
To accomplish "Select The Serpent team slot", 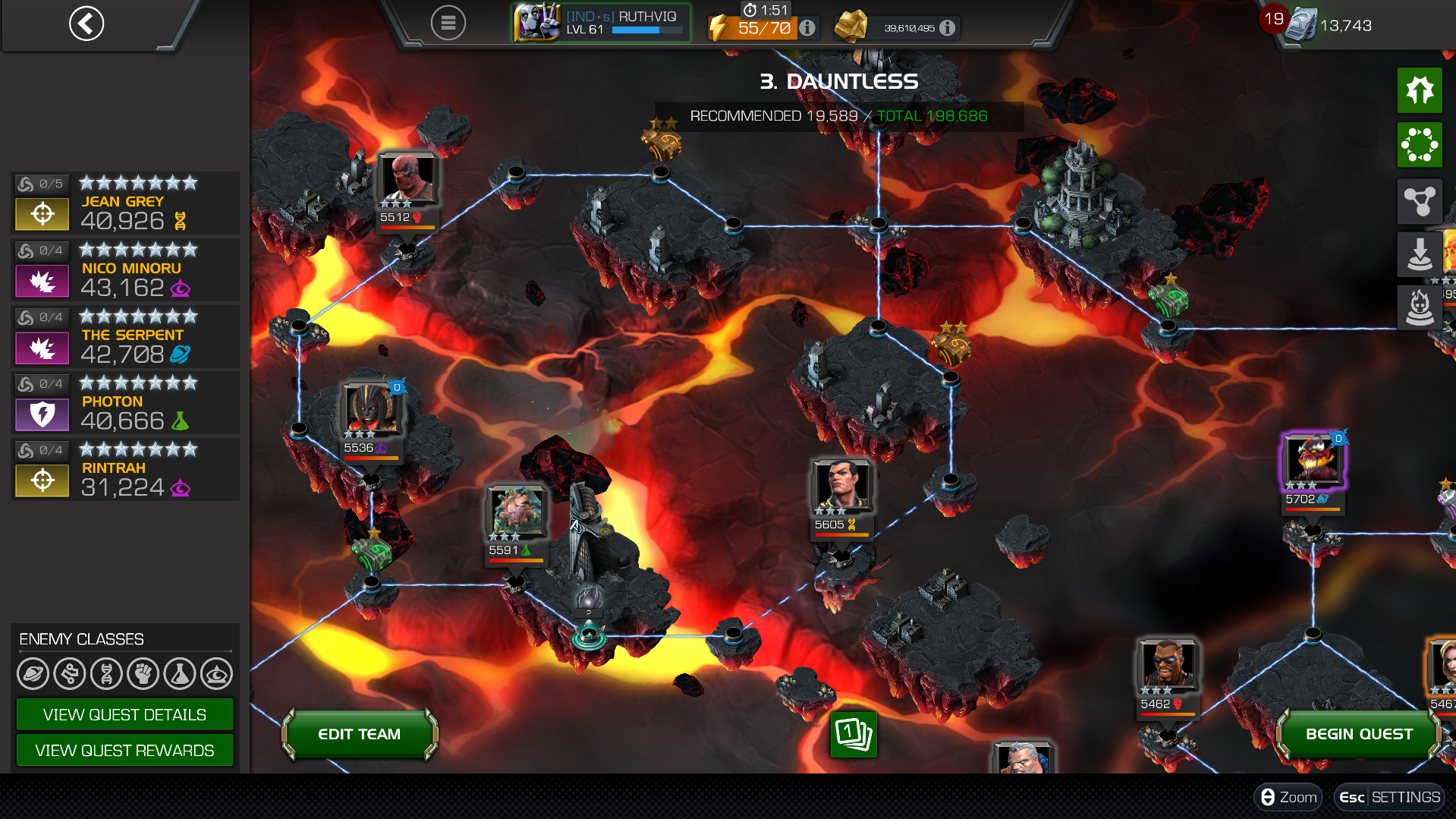I will (125, 337).
